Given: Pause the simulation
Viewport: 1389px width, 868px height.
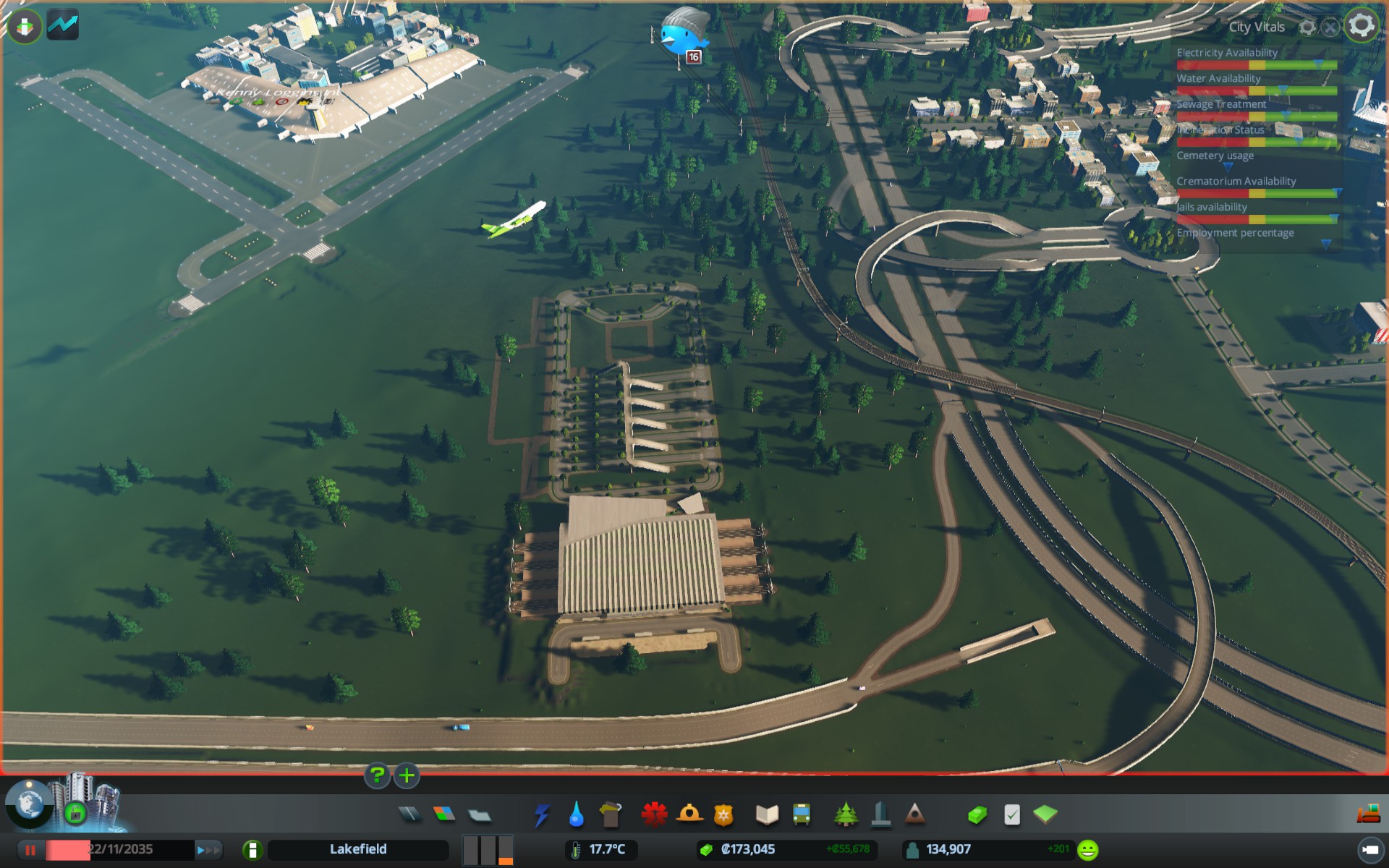Looking at the screenshot, I should click(30, 850).
